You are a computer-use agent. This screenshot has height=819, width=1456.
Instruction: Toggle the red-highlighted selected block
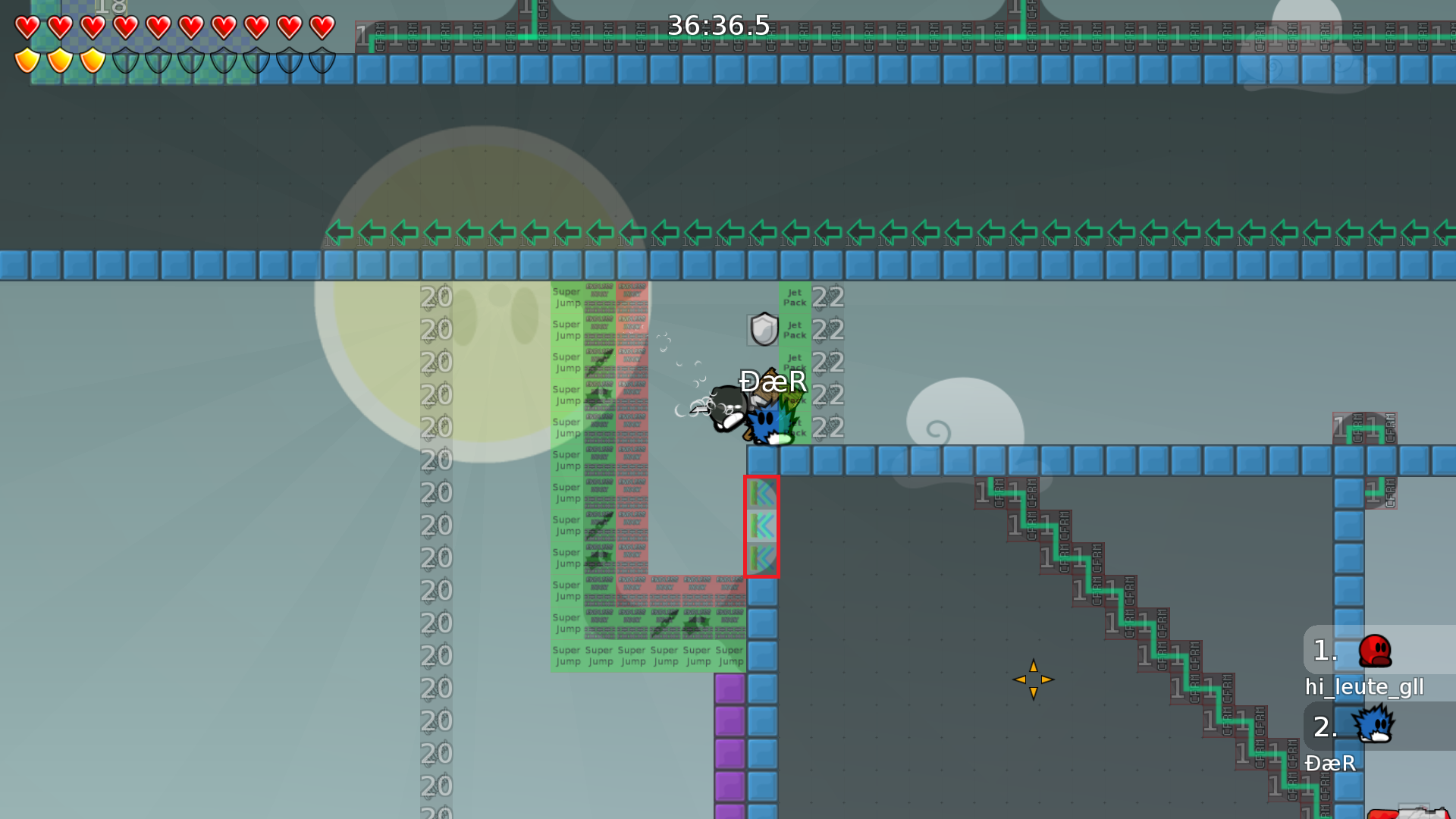click(762, 527)
